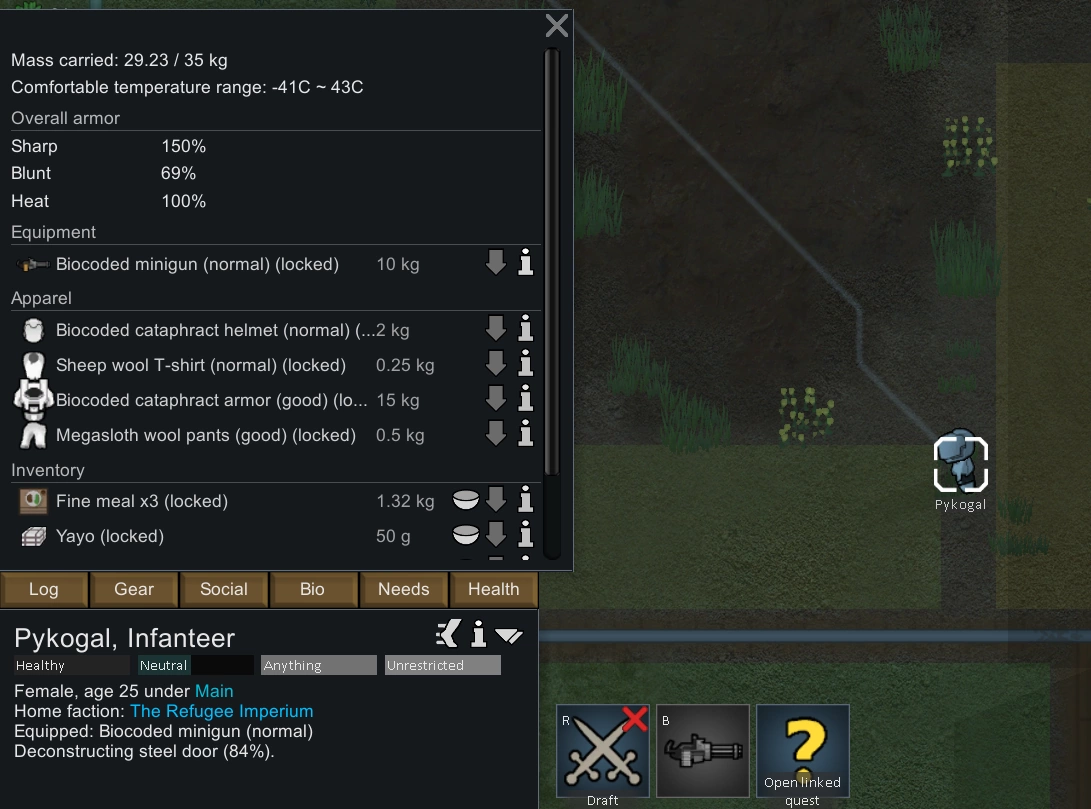The height and width of the screenshot is (809, 1091).
Task: Drop the Sheep wool T-shirt
Action: [496, 365]
